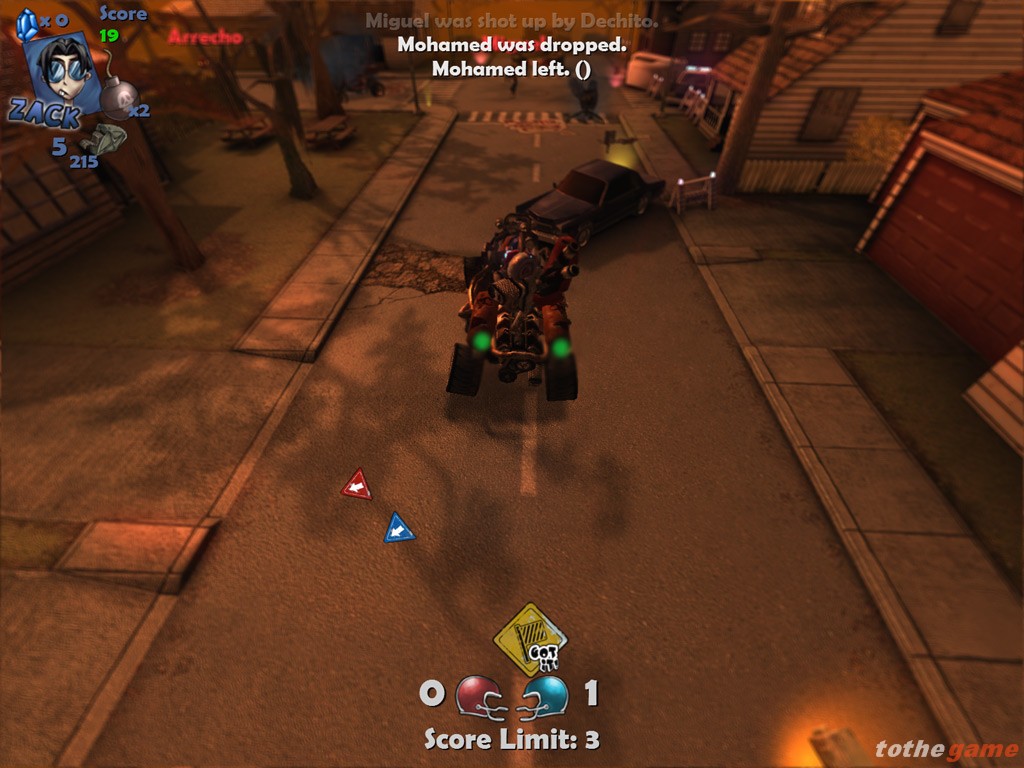Screen dimensions: 1024x768
Task: Open the tothegame watermark link
Action: (944, 749)
